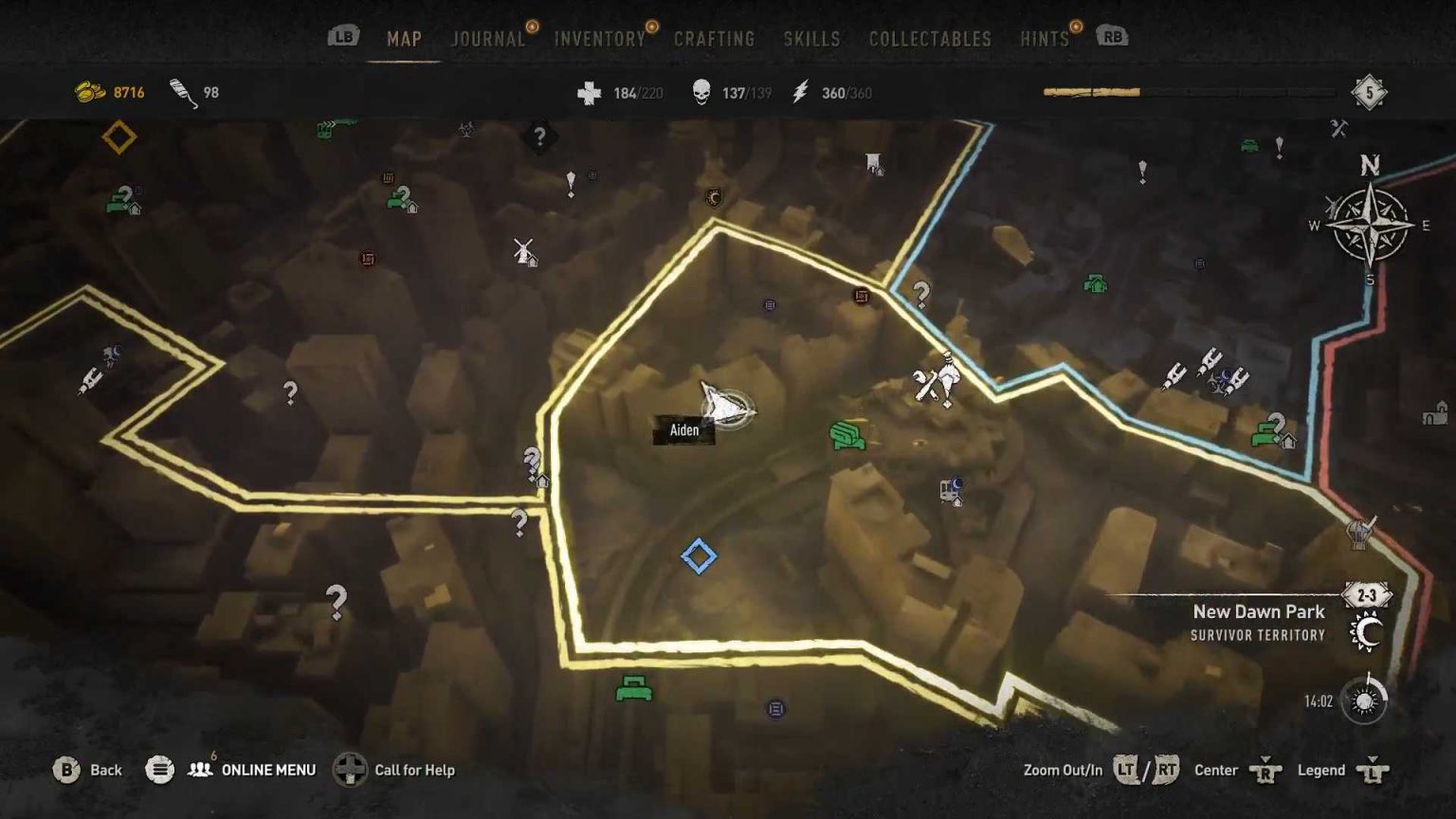Click Call for Help
The width and height of the screenshot is (1456, 819).
click(416, 770)
